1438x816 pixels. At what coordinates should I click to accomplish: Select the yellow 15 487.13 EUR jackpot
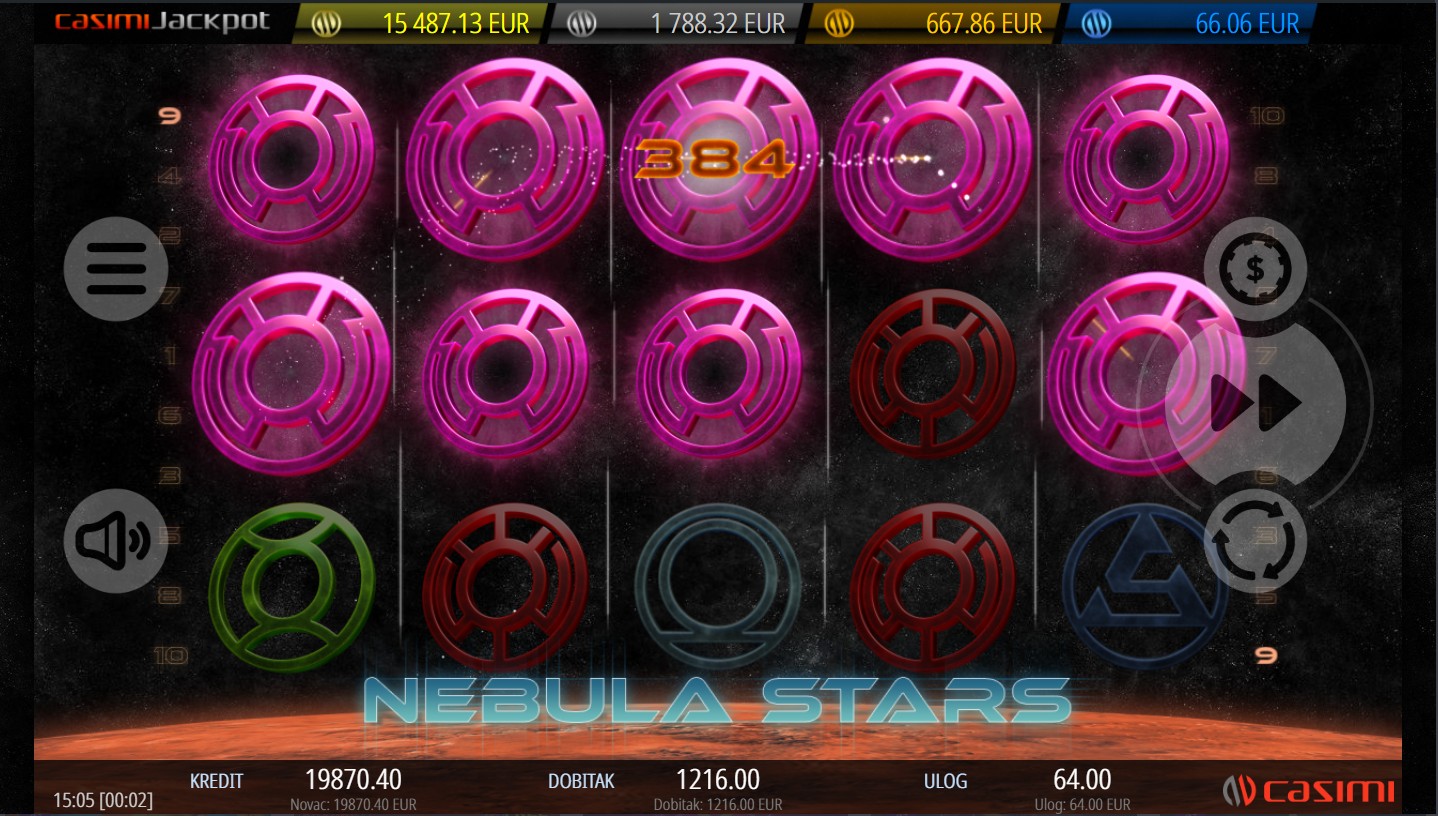click(x=420, y=23)
